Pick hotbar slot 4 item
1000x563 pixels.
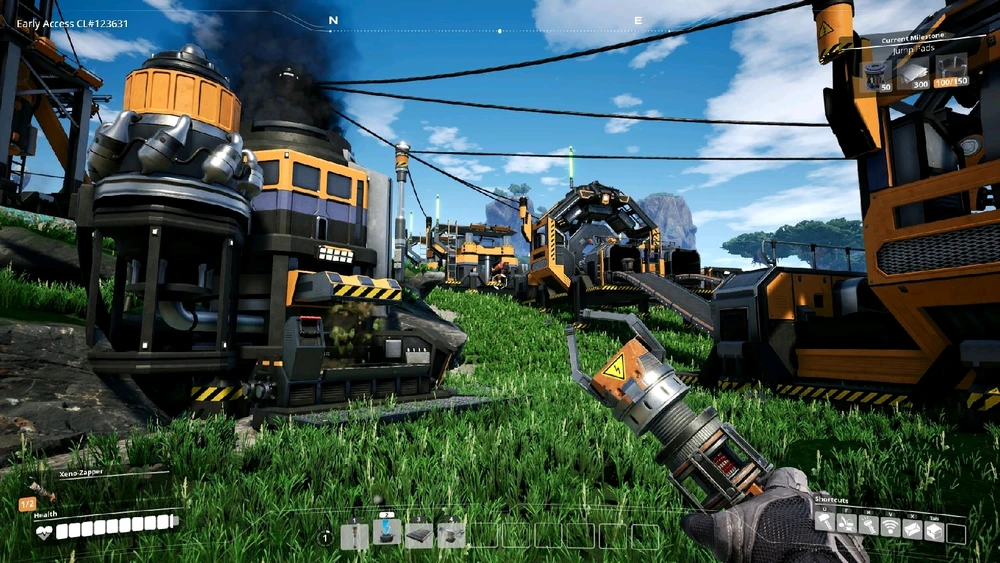coord(451,536)
